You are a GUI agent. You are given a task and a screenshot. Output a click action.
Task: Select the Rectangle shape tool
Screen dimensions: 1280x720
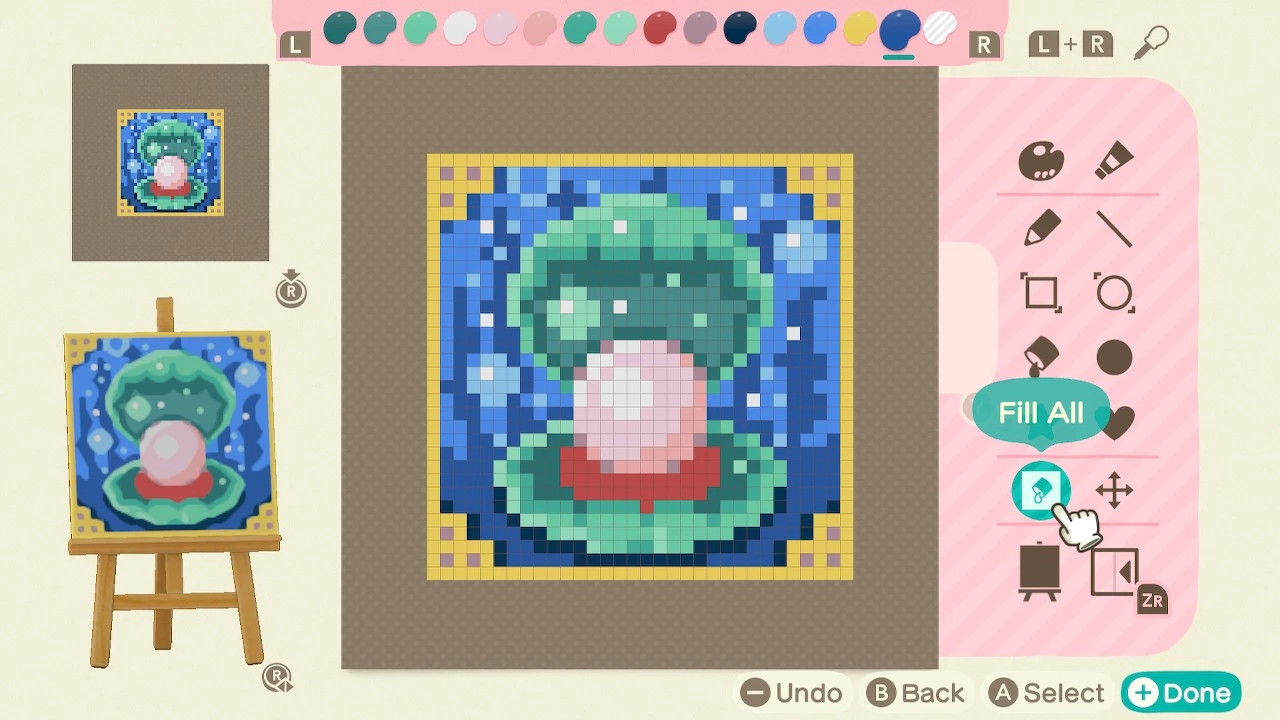point(1040,294)
